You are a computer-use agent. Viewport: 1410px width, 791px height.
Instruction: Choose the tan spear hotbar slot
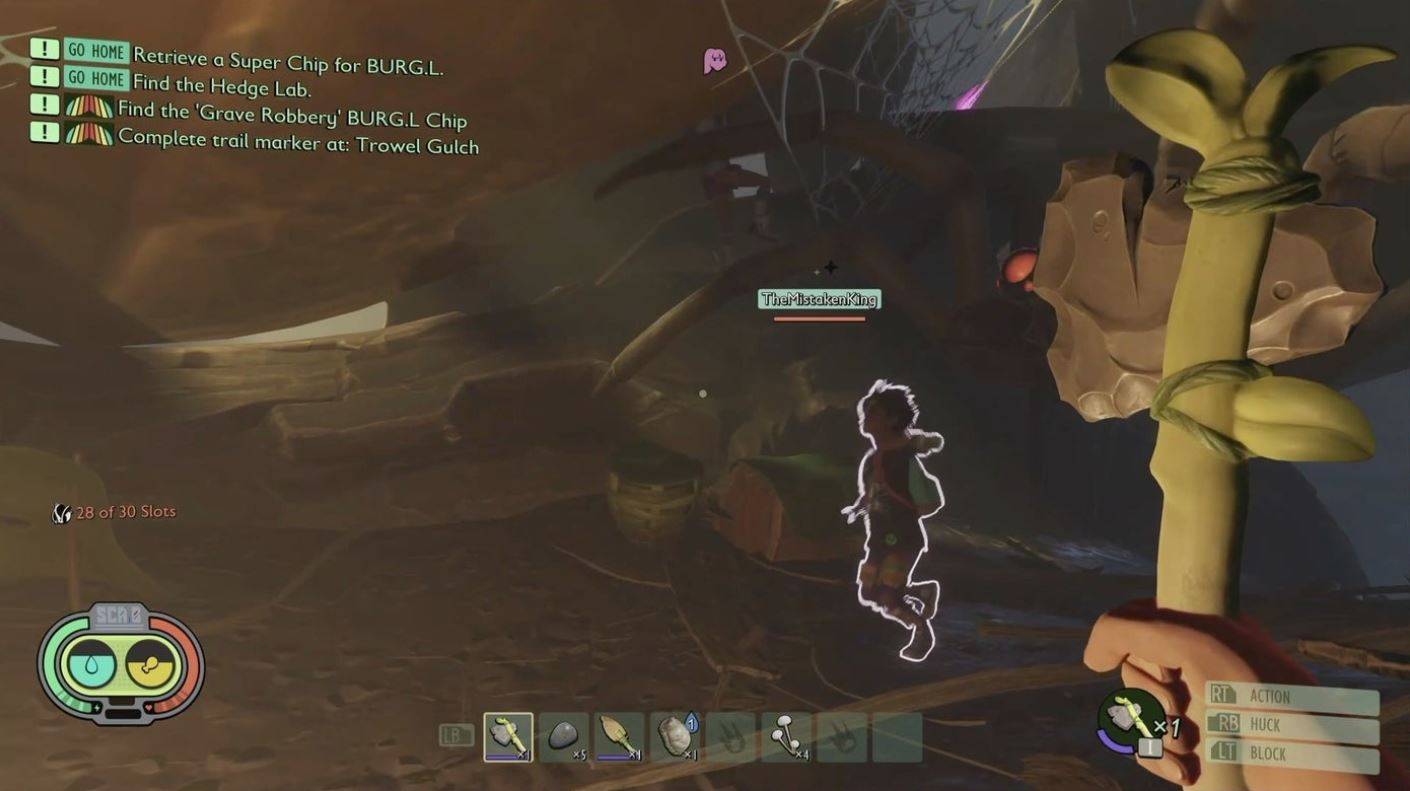(619, 737)
